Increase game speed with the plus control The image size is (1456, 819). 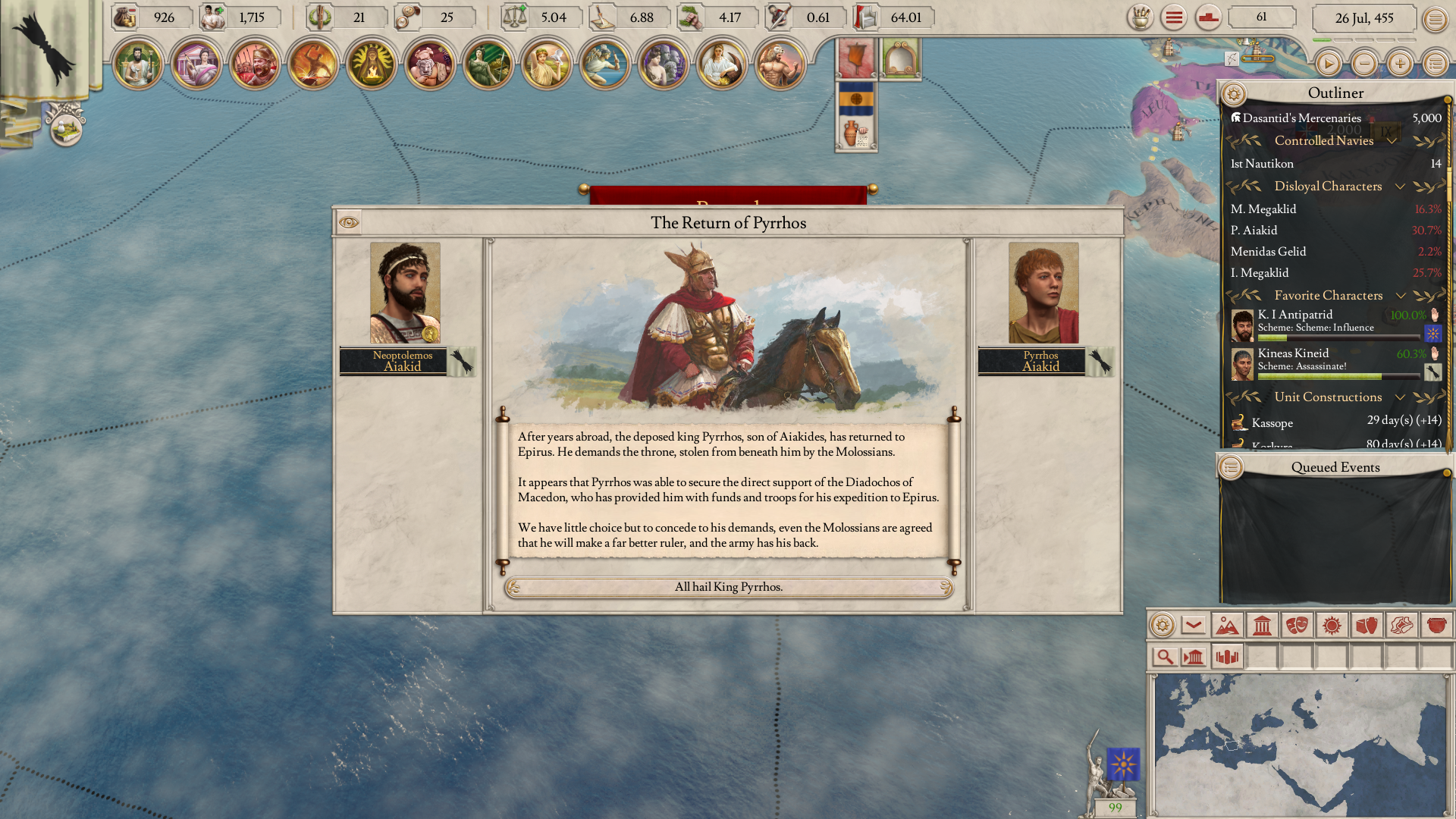tap(1401, 64)
